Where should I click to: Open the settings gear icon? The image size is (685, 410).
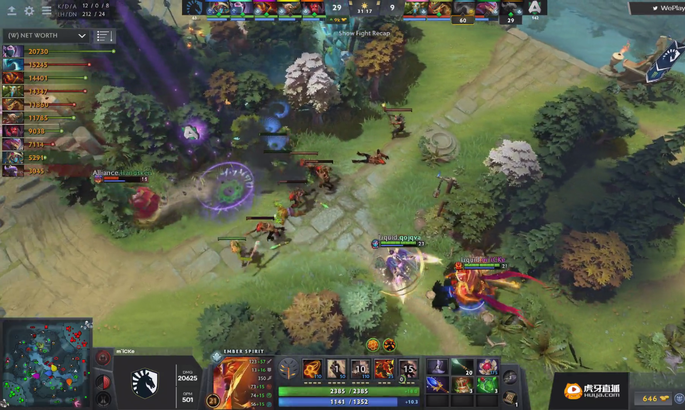pyautogui.click(x=29, y=11)
